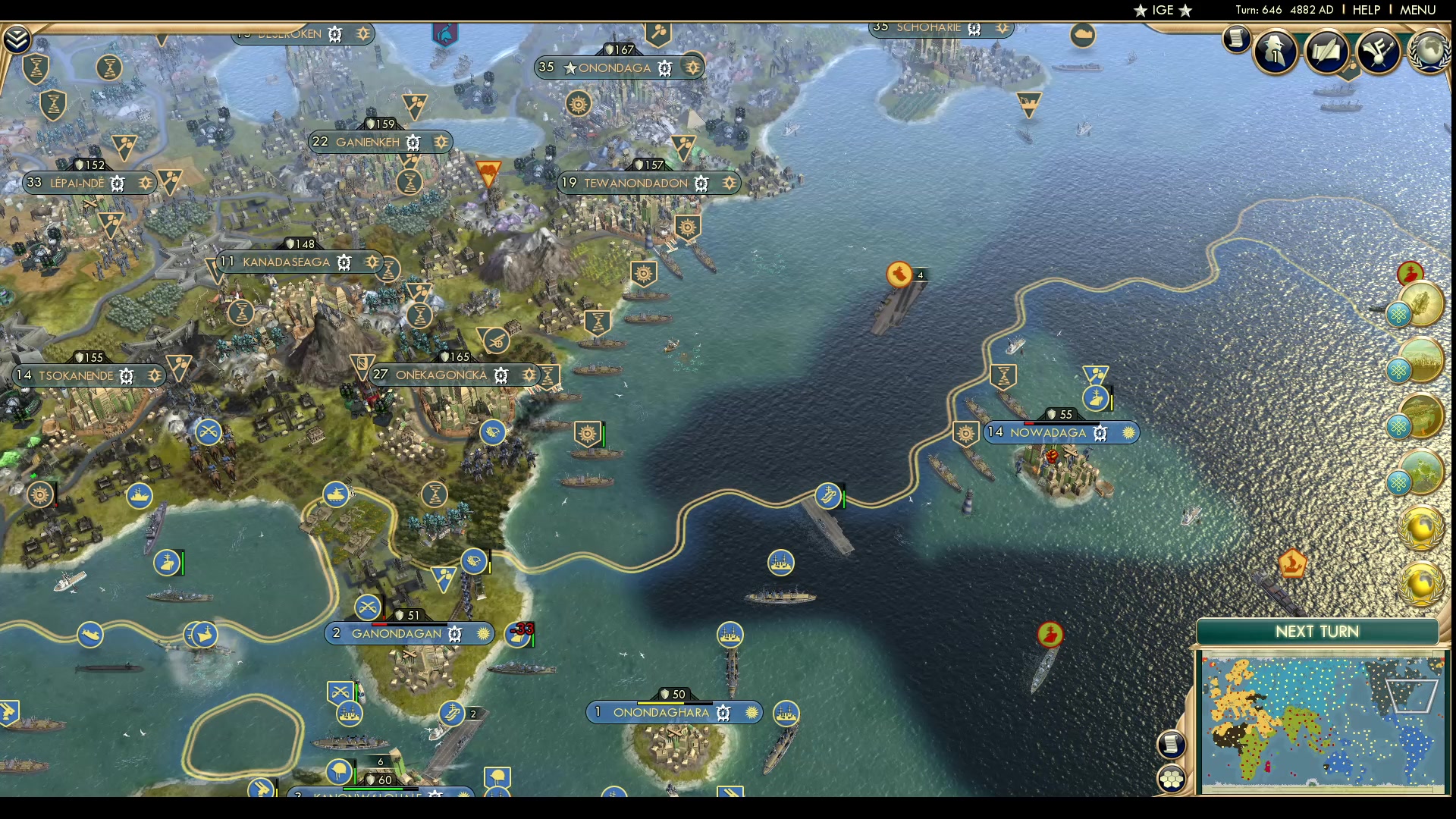Screen dimensions: 1456x819
Task: Click the sun focus icon on Onondaga's banner
Action: (692, 67)
